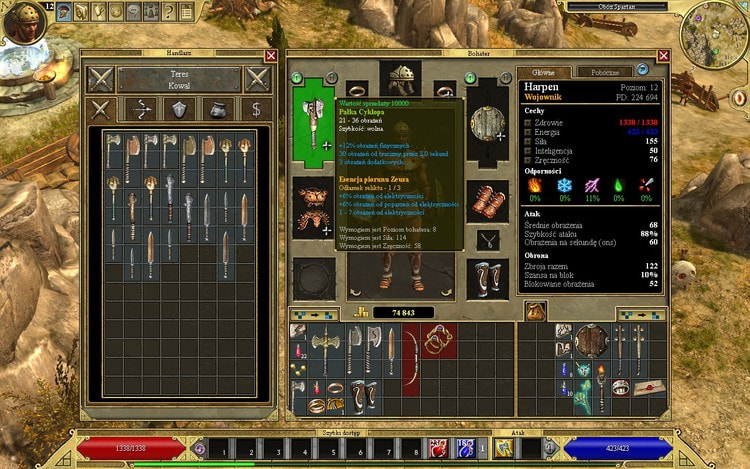Close the Bohater character window

tap(663, 56)
